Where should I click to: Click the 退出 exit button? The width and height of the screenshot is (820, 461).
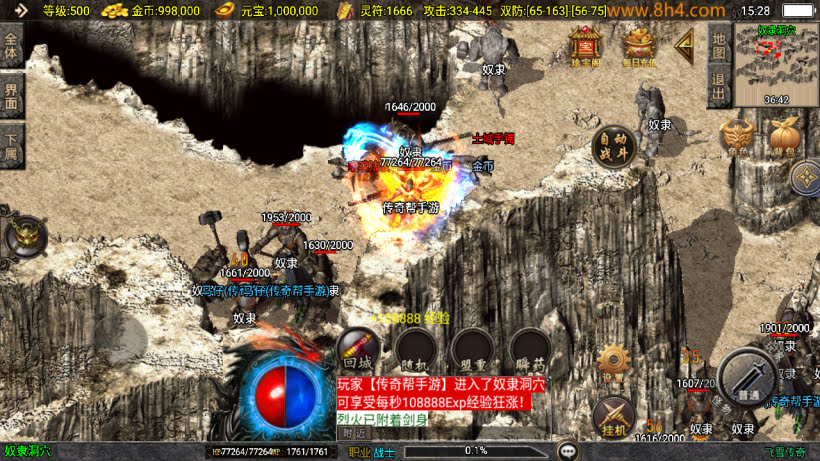pyautogui.click(x=719, y=85)
